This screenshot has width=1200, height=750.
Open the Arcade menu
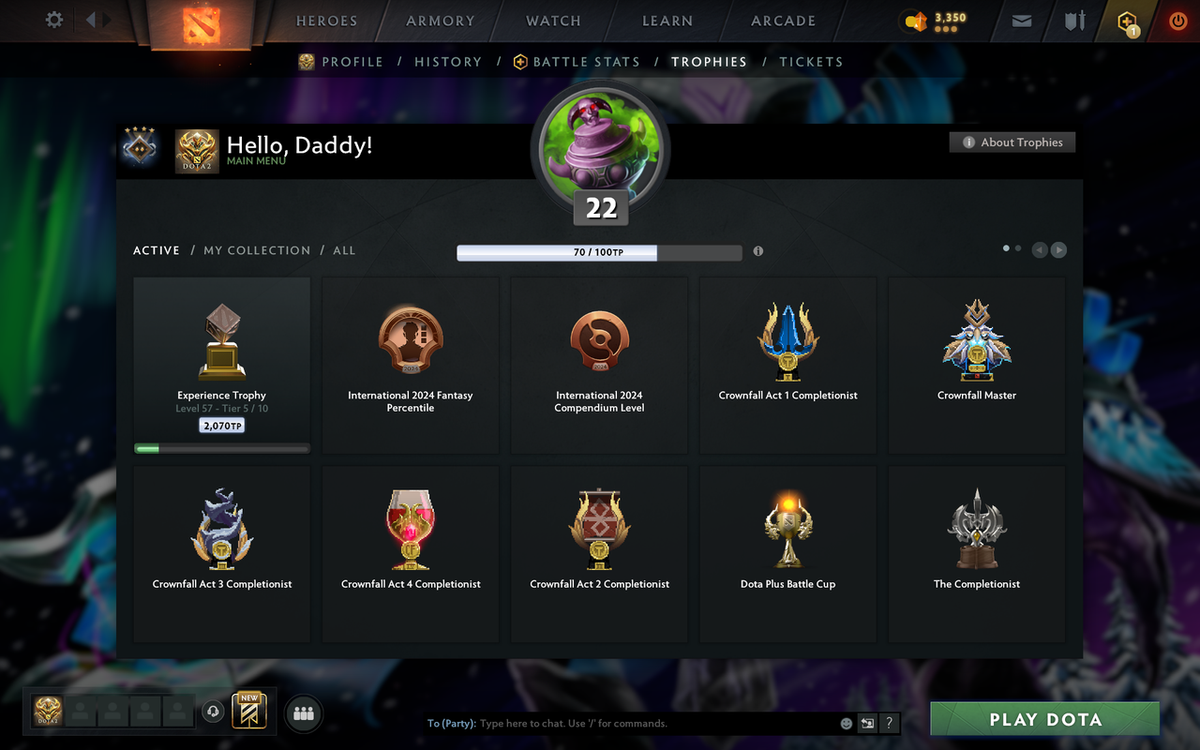(783, 21)
